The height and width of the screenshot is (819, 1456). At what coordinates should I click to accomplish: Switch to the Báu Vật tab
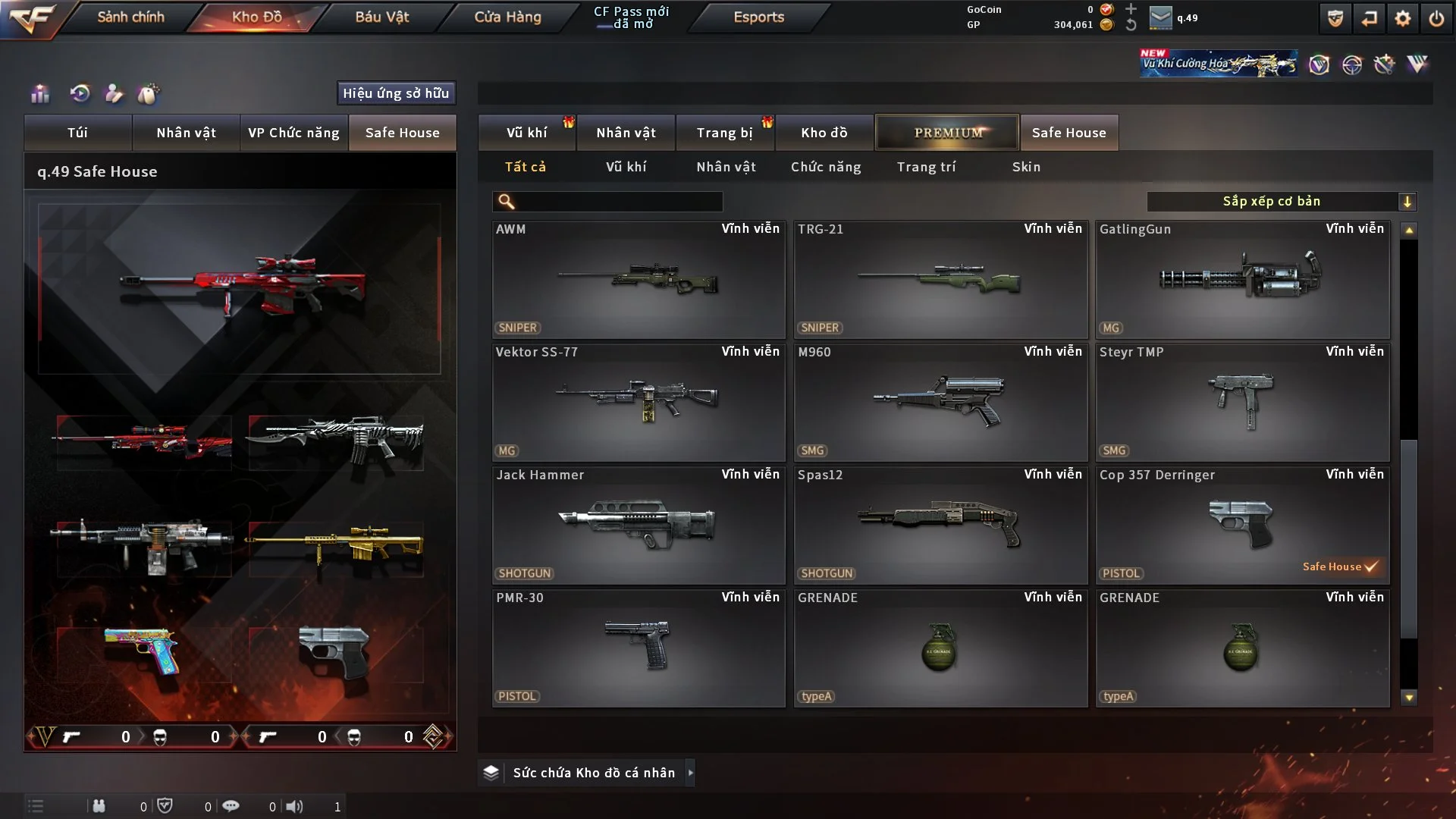coord(381,17)
